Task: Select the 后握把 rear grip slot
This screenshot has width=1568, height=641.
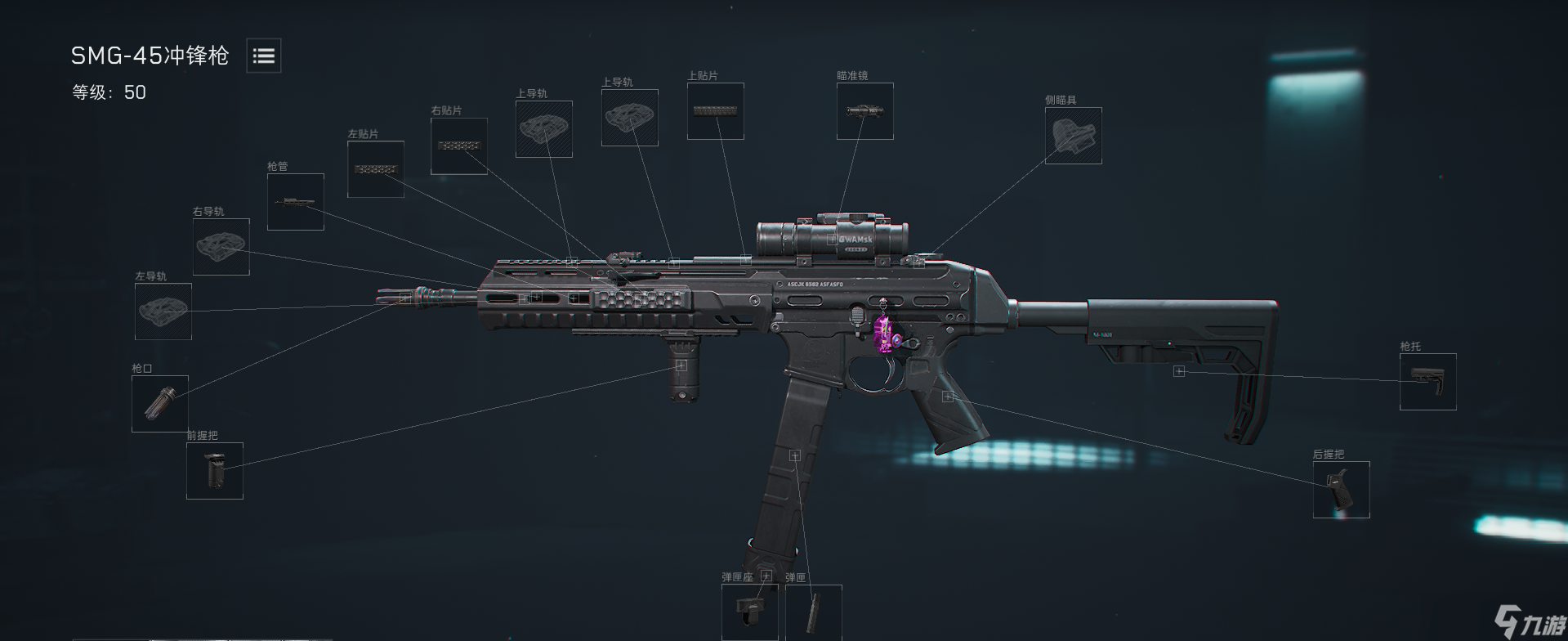Action: [1342, 489]
